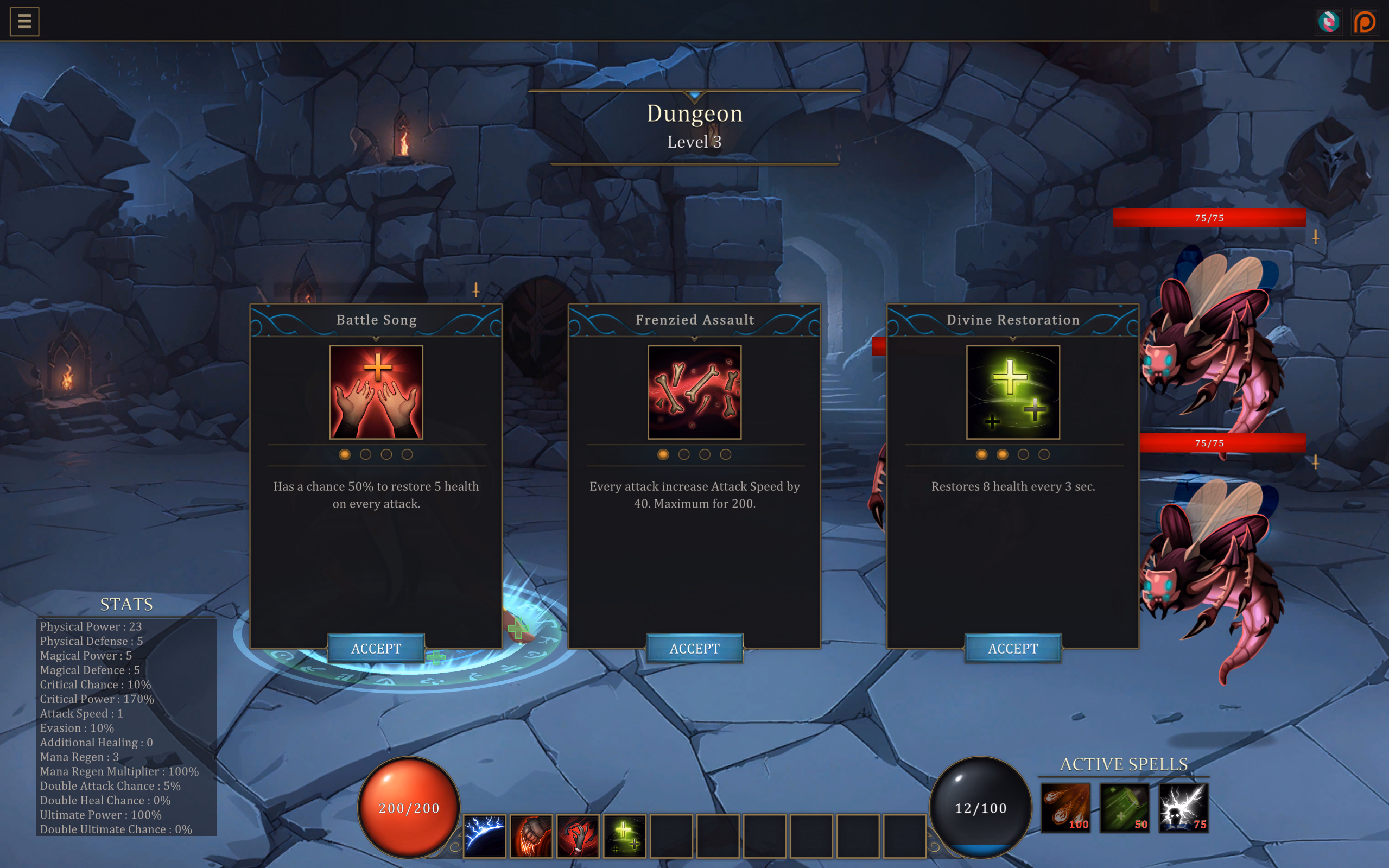Select the lightning ability icon in the skill bar
The height and width of the screenshot is (868, 1389).
point(485,835)
